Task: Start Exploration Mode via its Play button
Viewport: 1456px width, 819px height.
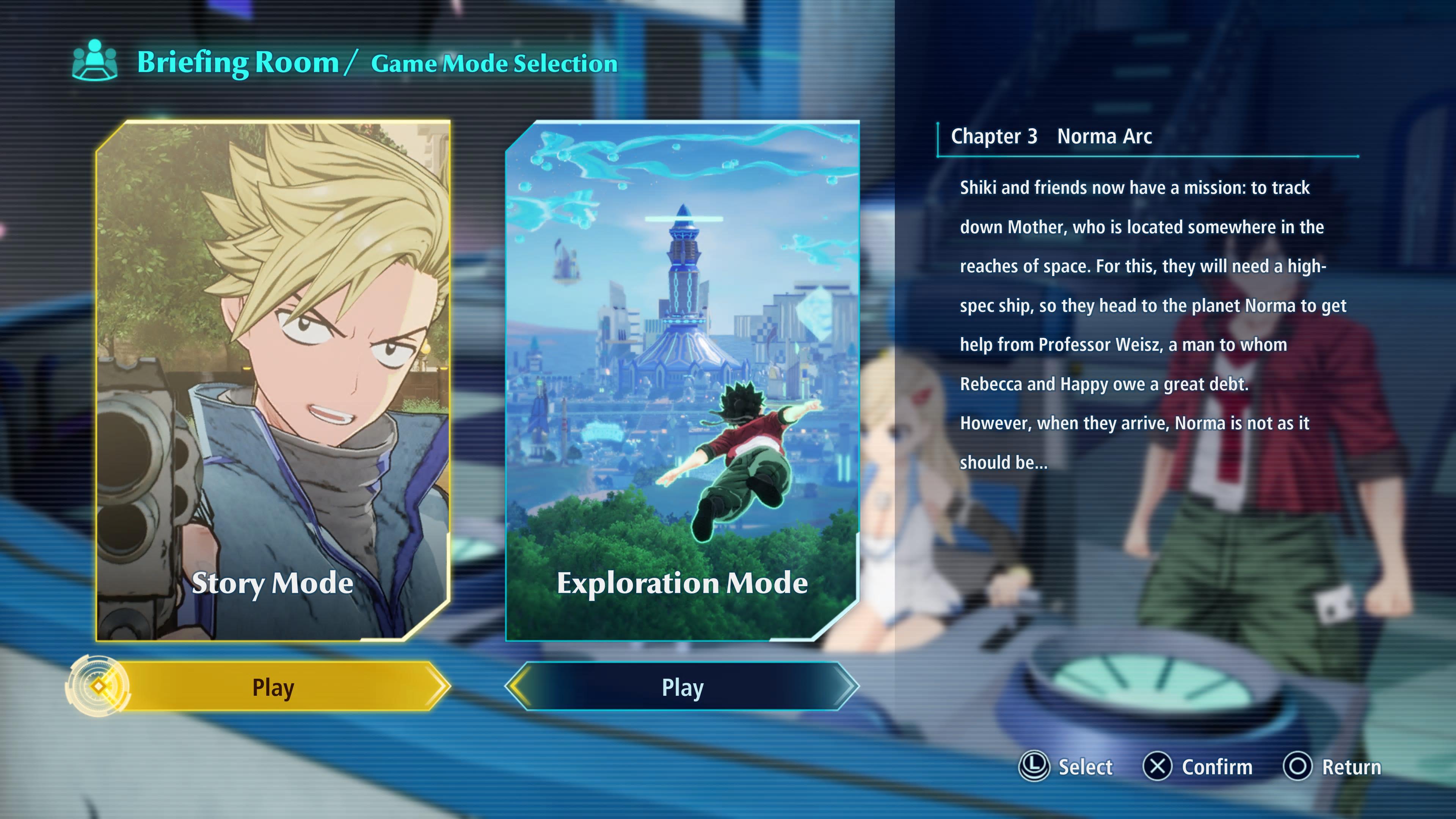Action: (682, 687)
